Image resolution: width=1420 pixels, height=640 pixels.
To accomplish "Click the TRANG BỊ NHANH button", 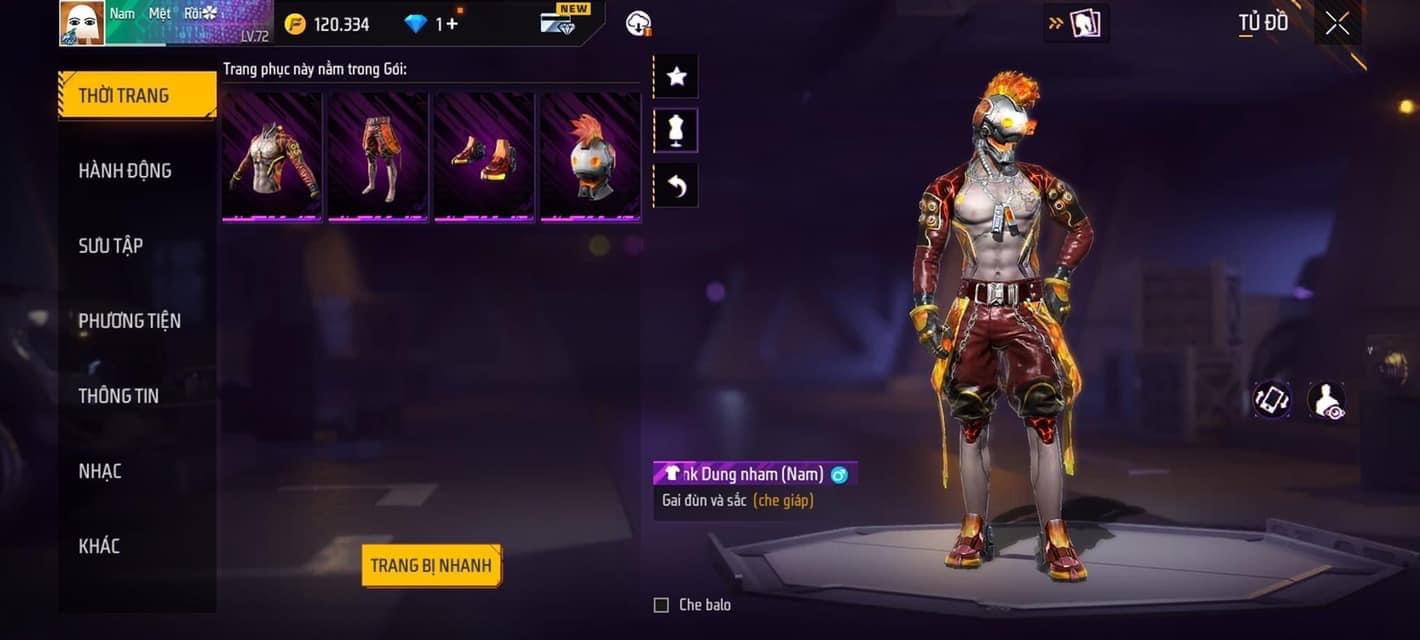I will coord(431,566).
